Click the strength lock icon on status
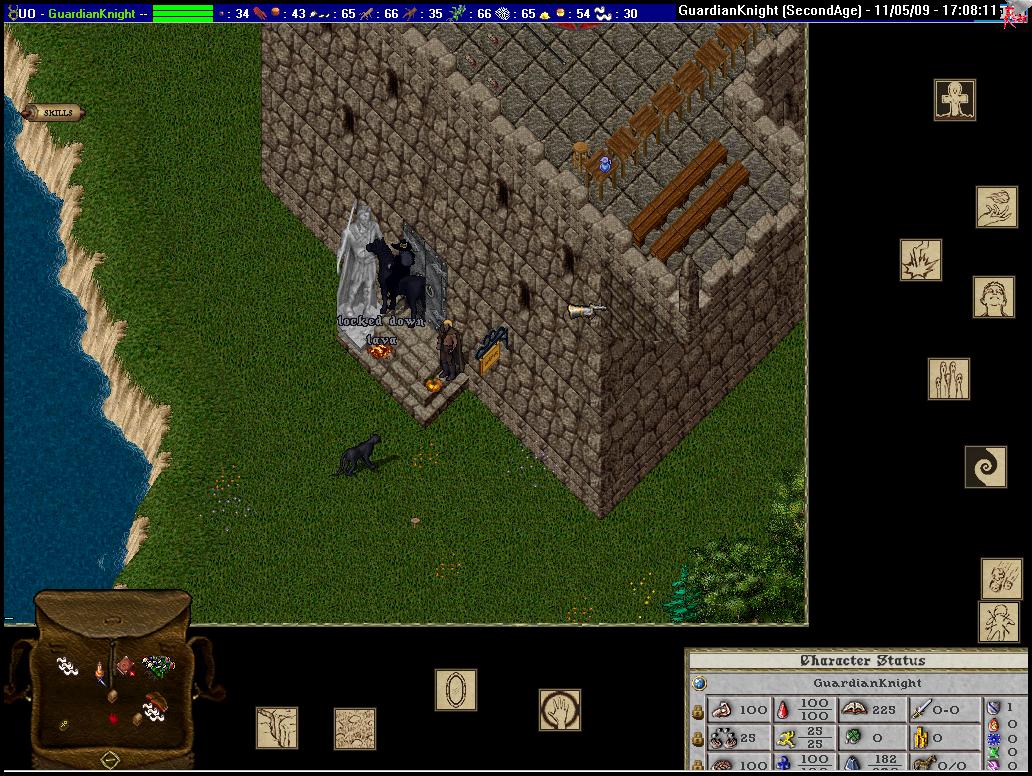This screenshot has width=1032, height=776. click(x=697, y=710)
